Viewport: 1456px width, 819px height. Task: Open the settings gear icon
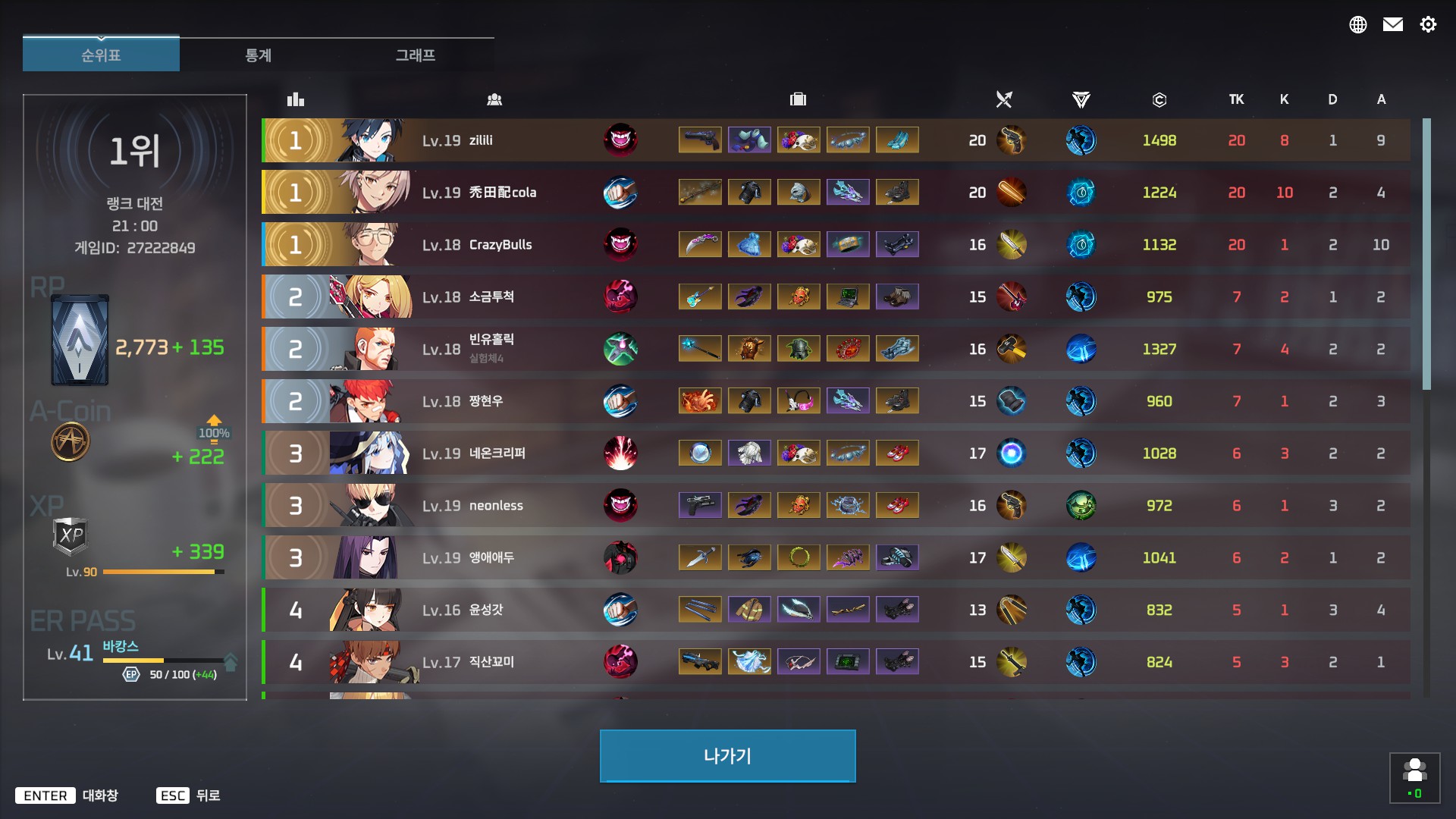tap(1429, 25)
